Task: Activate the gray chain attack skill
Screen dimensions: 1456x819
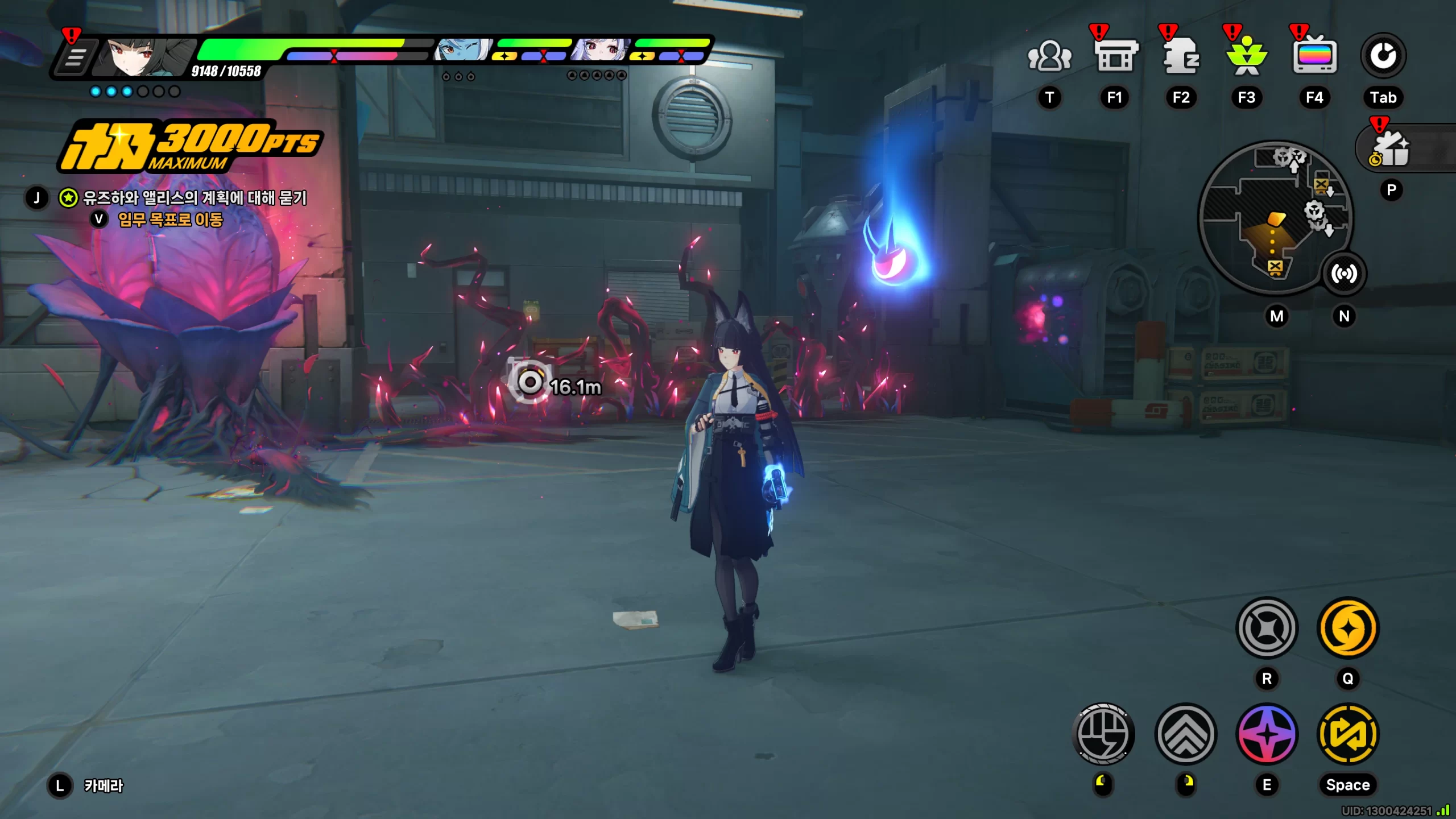Action: click(1267, 628)
